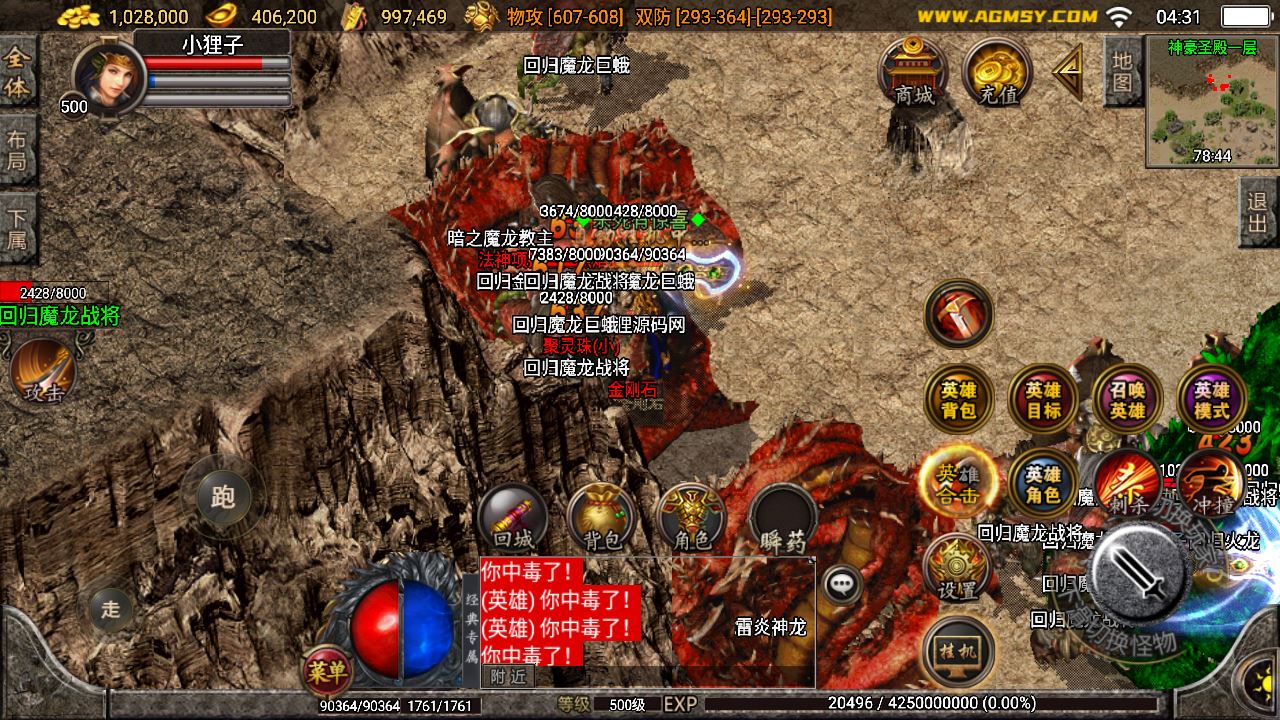Toggle the 走 walk mode
Image resolution: width=1280 pixels, height=720 pixels.
(110, 608)
